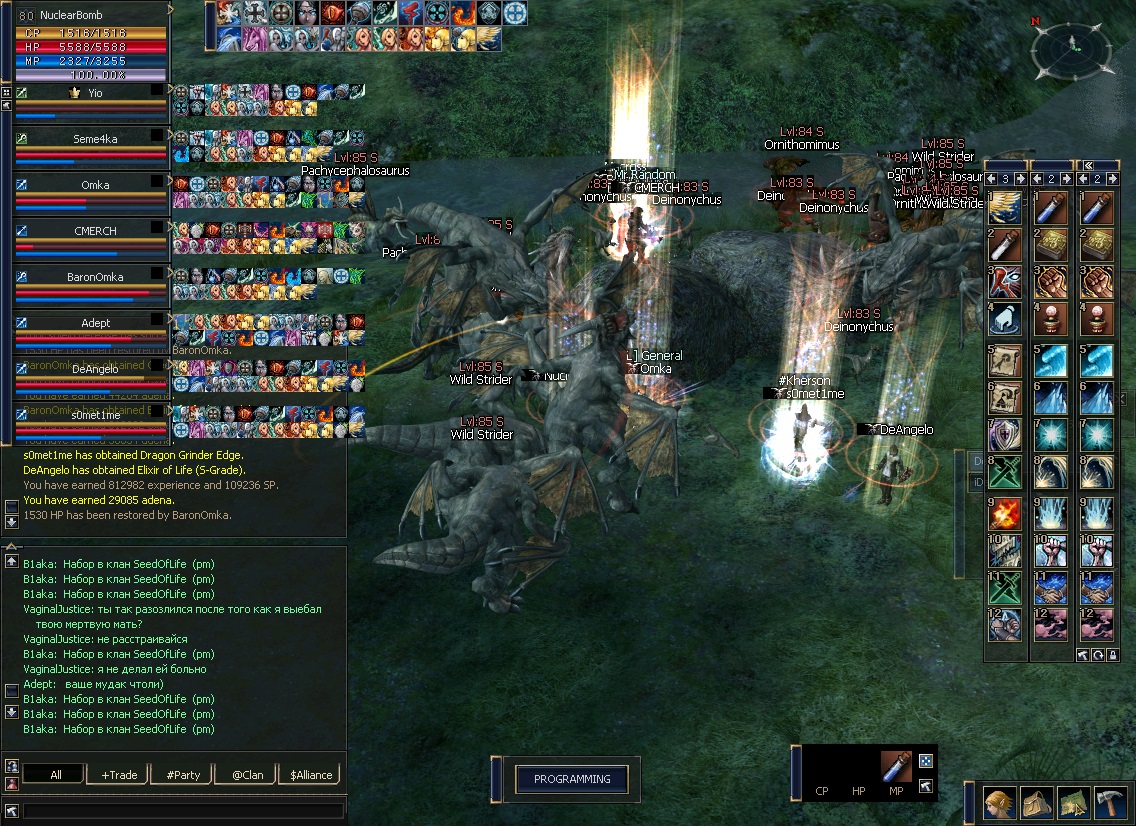Use the MP potion in the auto-potion panel
The width and height of the screenshot is (1136, 826).
[896, 767]
